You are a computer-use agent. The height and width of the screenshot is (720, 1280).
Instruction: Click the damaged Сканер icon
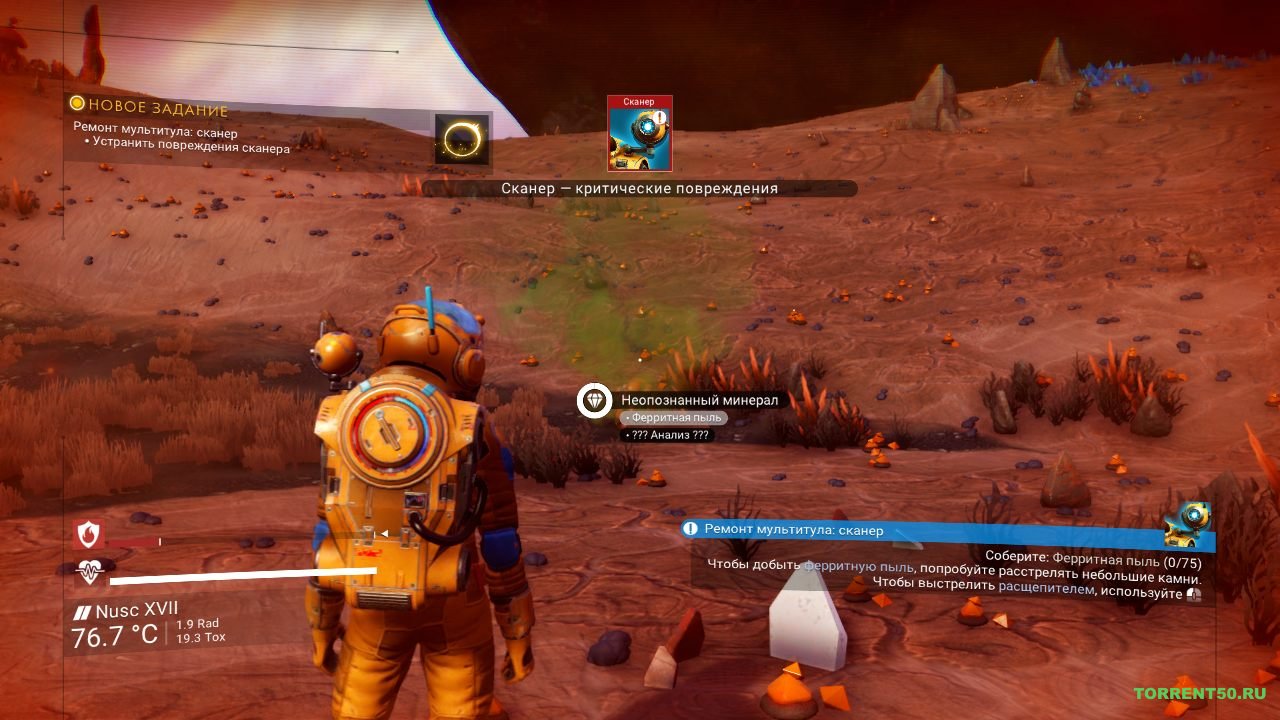point(640,133)
